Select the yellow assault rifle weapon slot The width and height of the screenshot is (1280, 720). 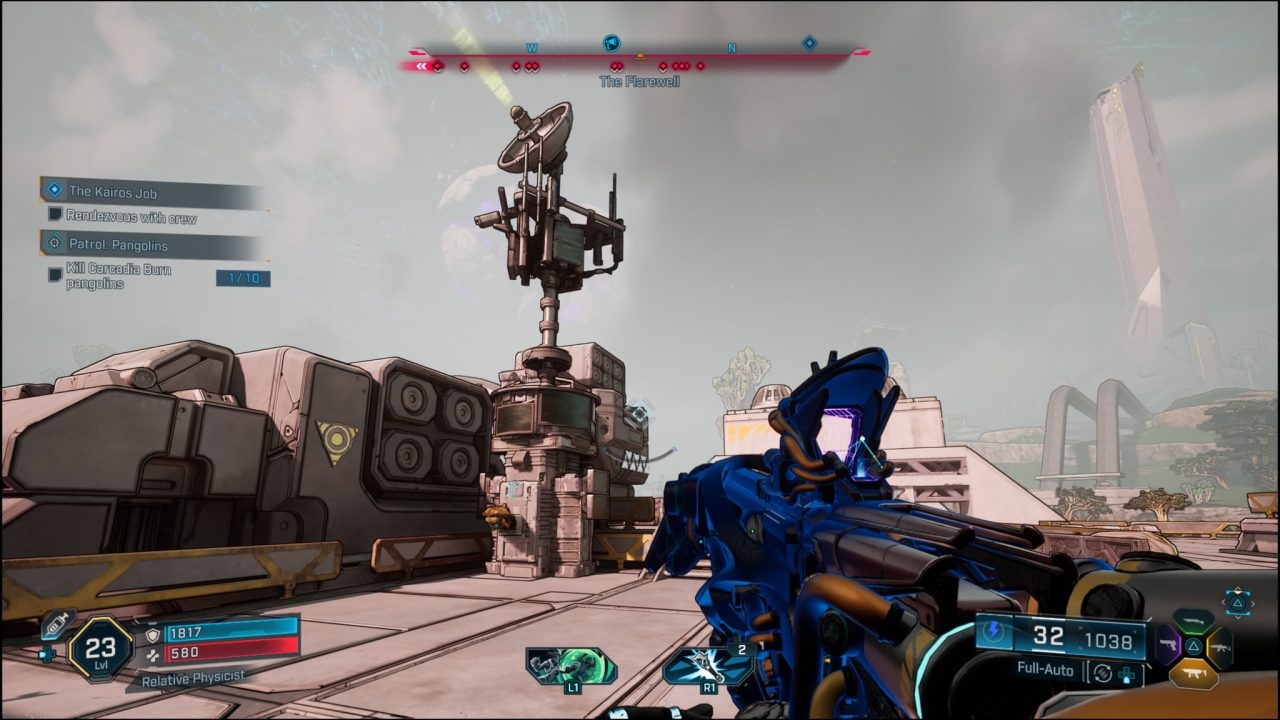click(1222, 646)
